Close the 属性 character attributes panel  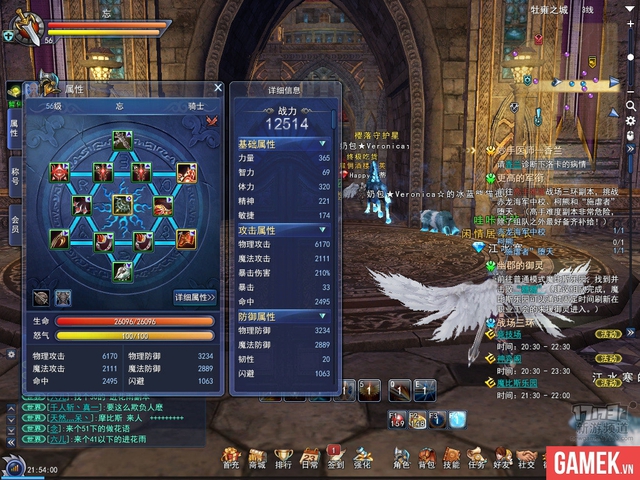[x=218, y=88]
